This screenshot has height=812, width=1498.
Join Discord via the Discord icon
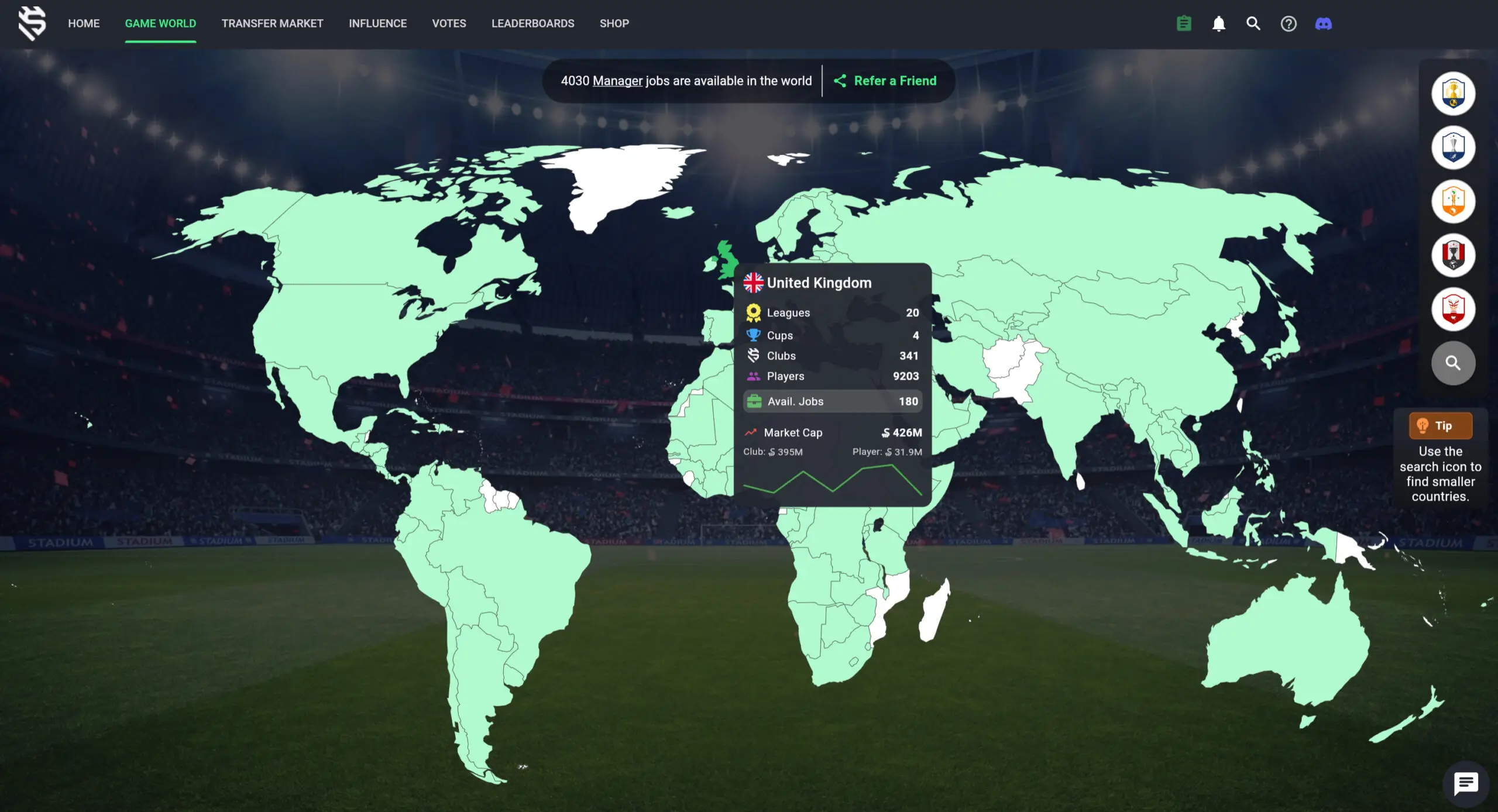tap(1324, 23)
